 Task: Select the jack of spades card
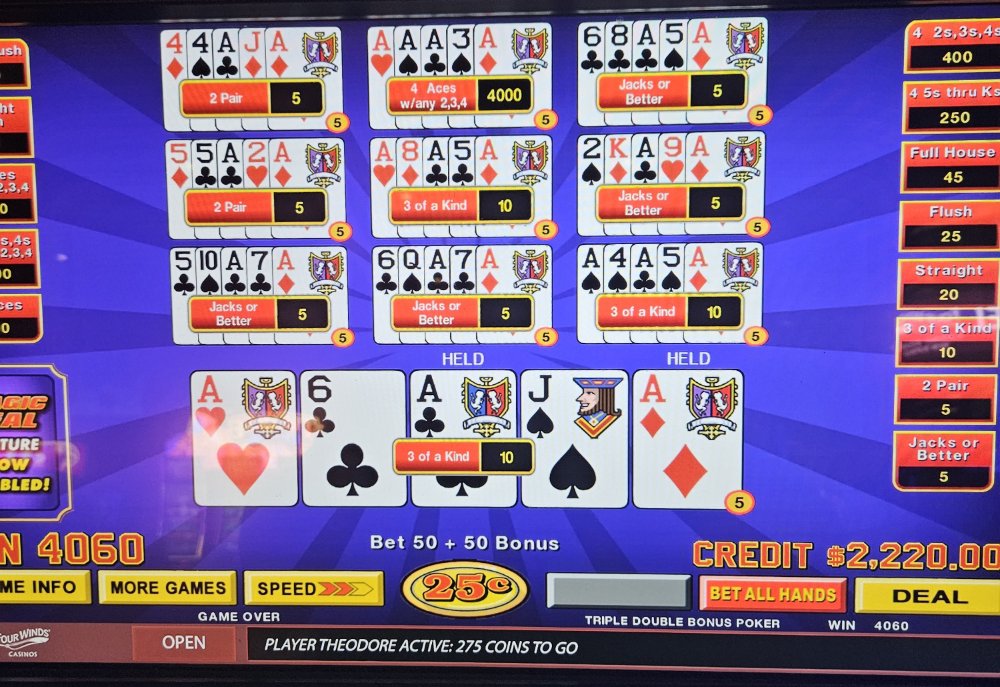(574, 438)
